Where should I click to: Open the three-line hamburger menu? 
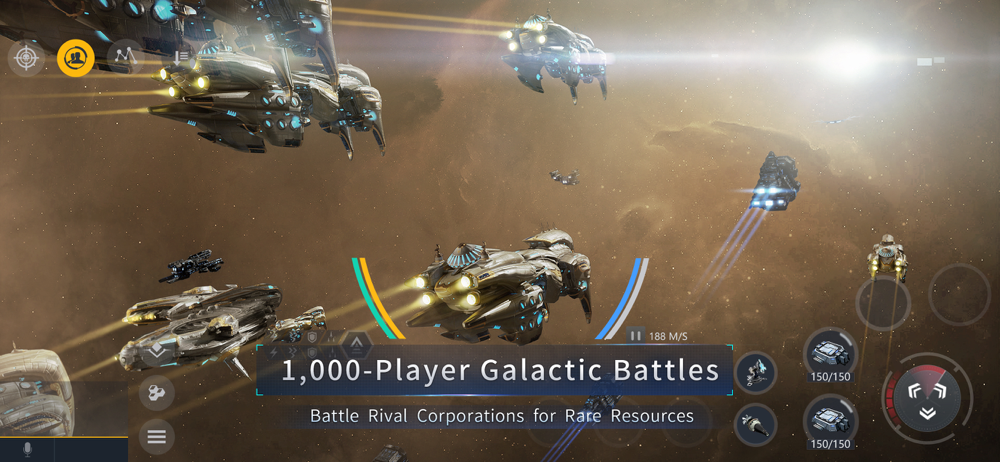156,436
